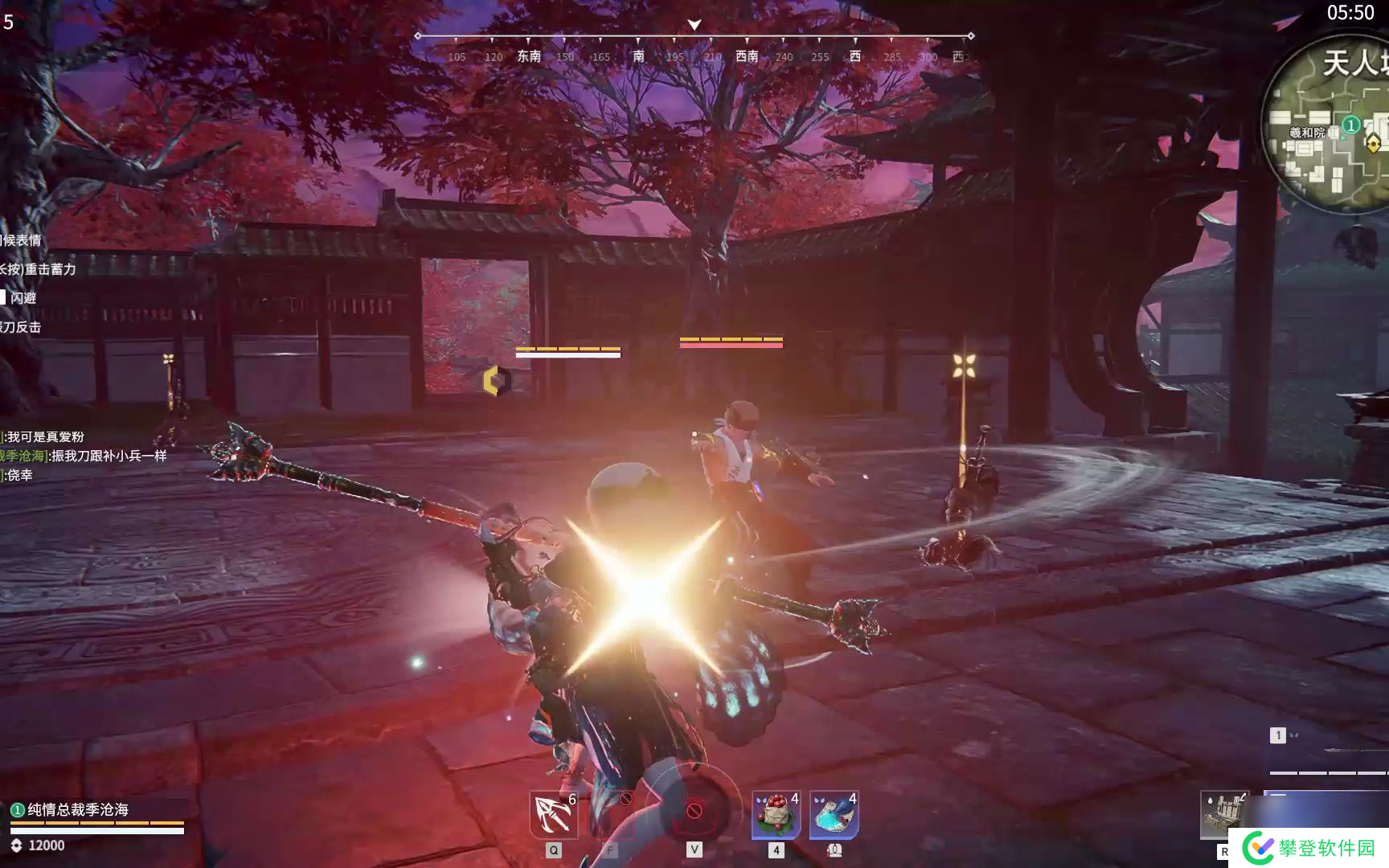The height and width of the screenshot is (868, 1389).
Task: Select the blue remedy item icon
Action: click(836, 812)
